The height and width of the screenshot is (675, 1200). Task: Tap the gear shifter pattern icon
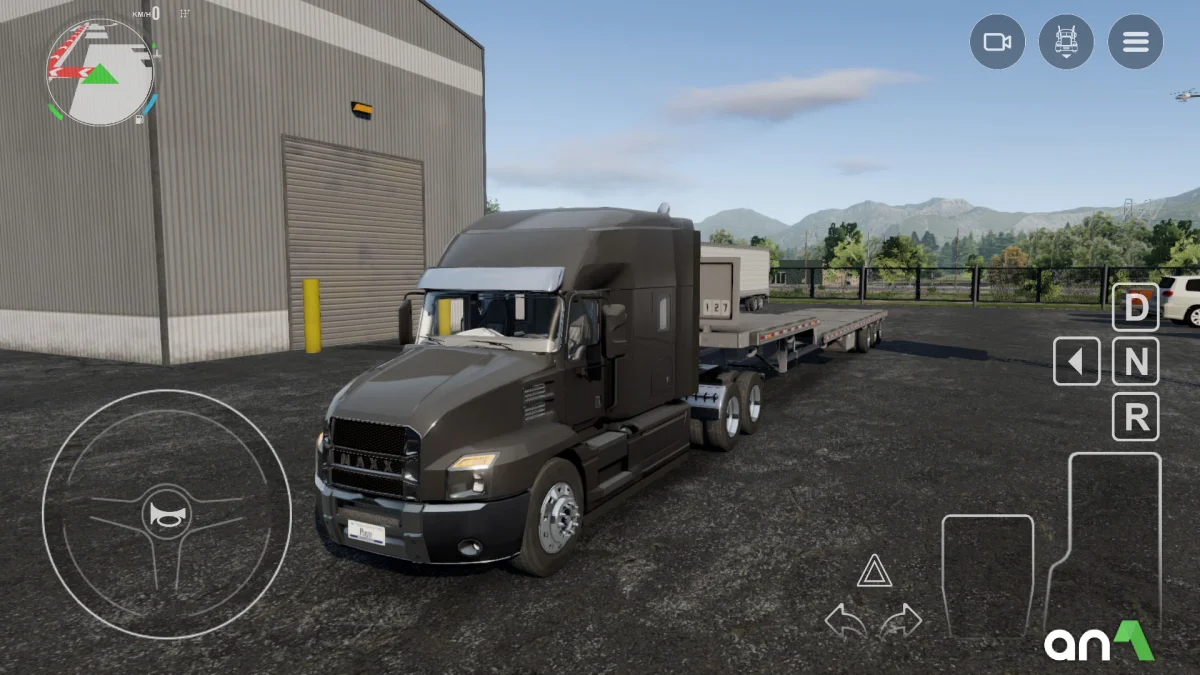pyautogui.click(x=184, y=13)
